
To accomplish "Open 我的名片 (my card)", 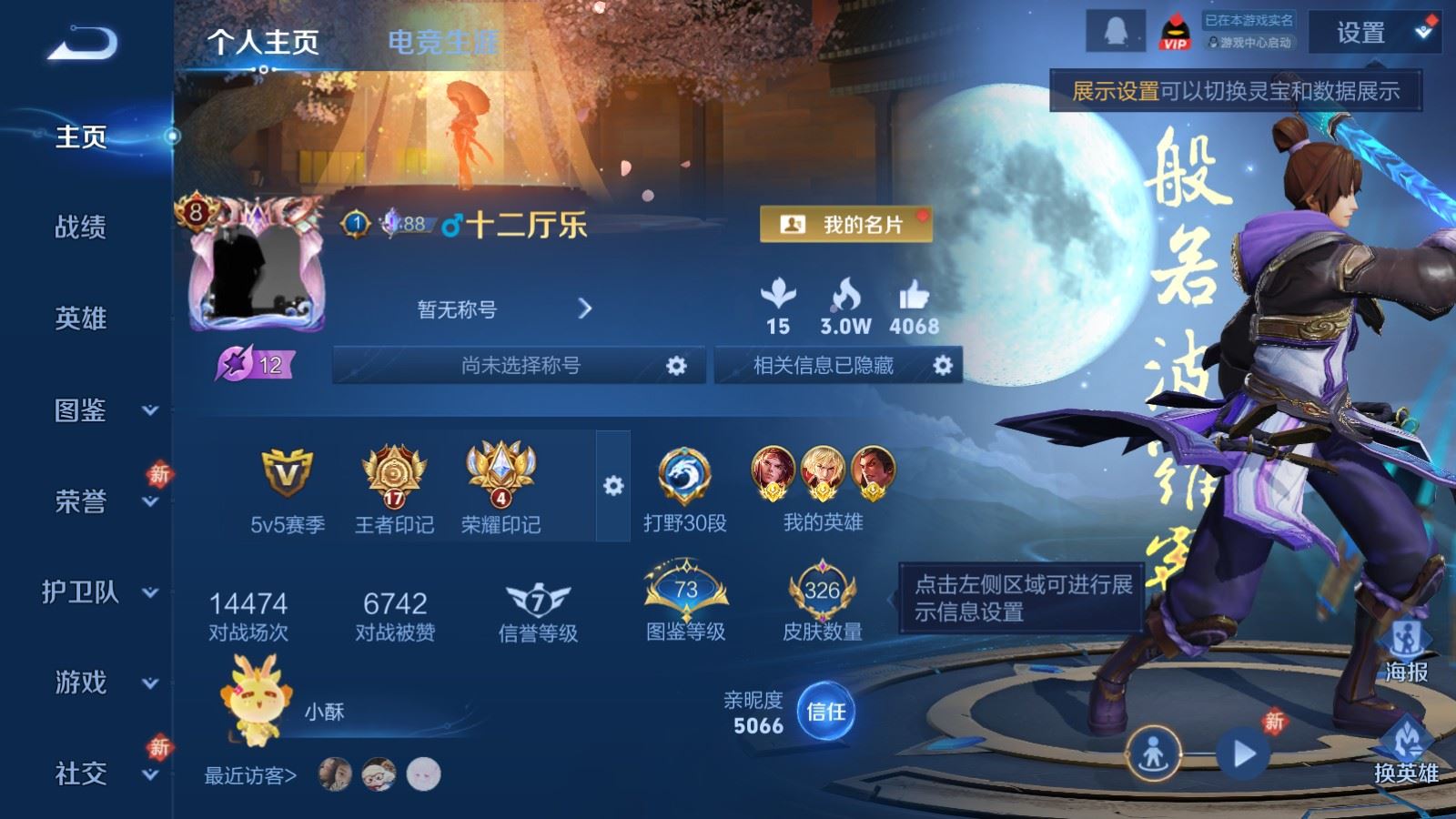I will point(844,222).
